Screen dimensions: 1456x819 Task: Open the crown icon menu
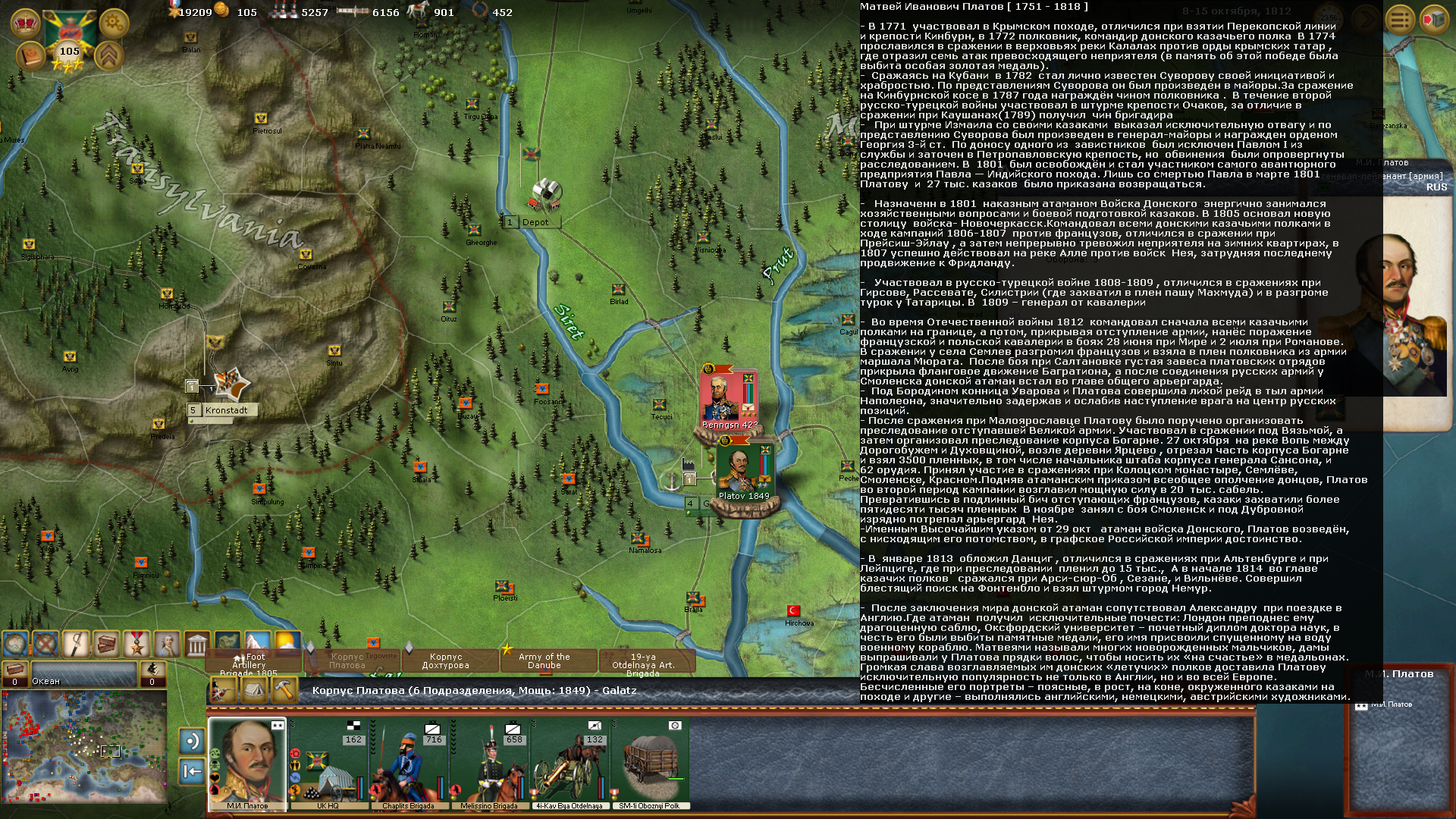click(x=25, y=24)
